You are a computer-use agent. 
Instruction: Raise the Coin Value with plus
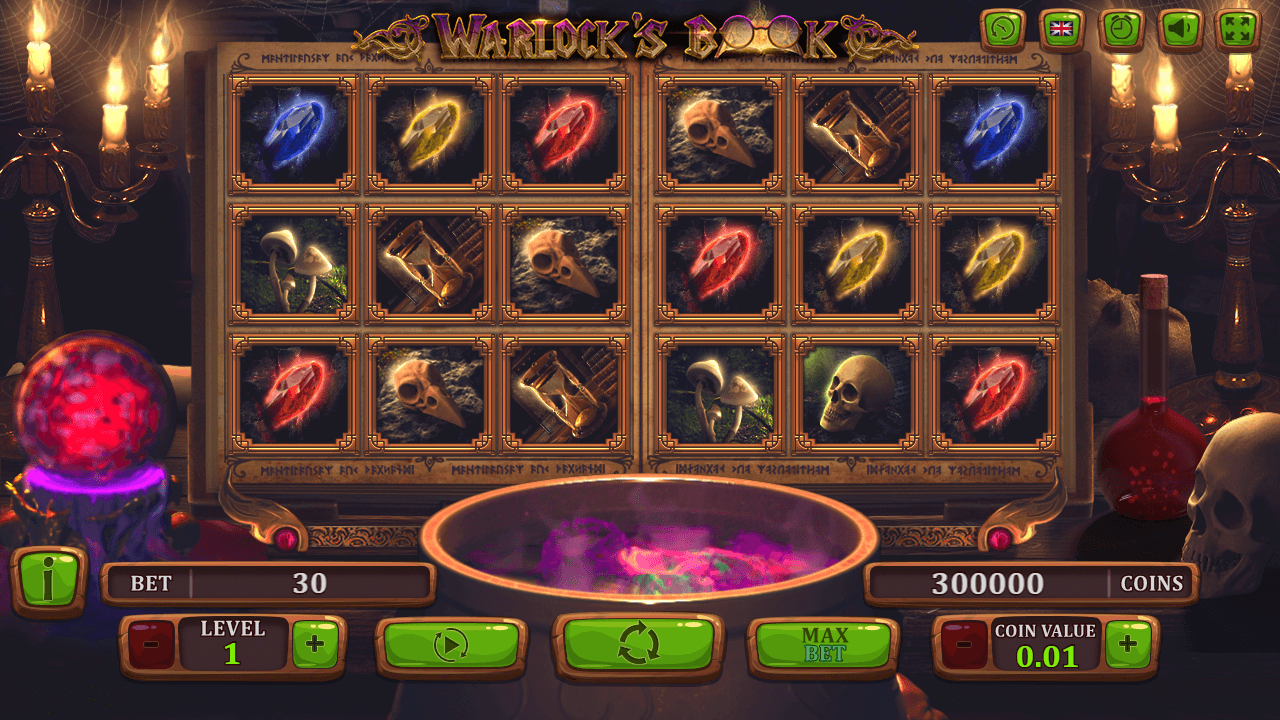(1128, 644)
